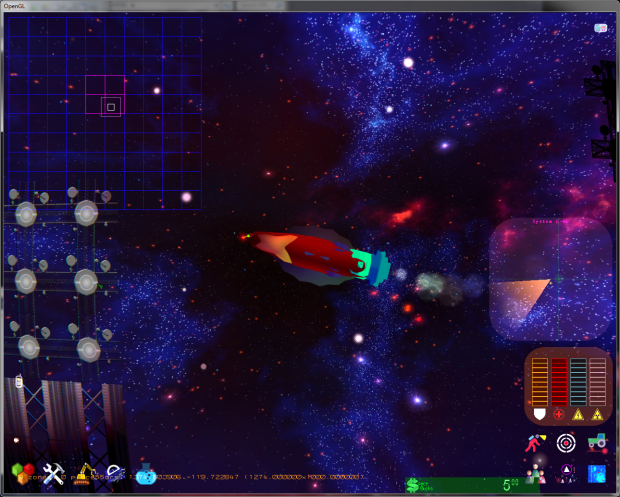Image resolution: width=620 pixels, height=497 pixels.
Task: Open the crew members group icon
Action: click(536, 472)
